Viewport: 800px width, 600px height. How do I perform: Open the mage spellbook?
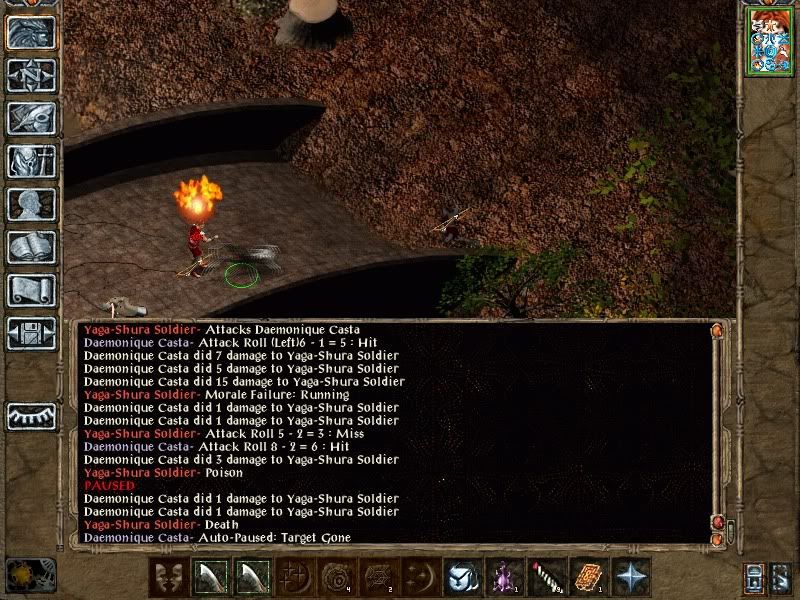(31, 247)
